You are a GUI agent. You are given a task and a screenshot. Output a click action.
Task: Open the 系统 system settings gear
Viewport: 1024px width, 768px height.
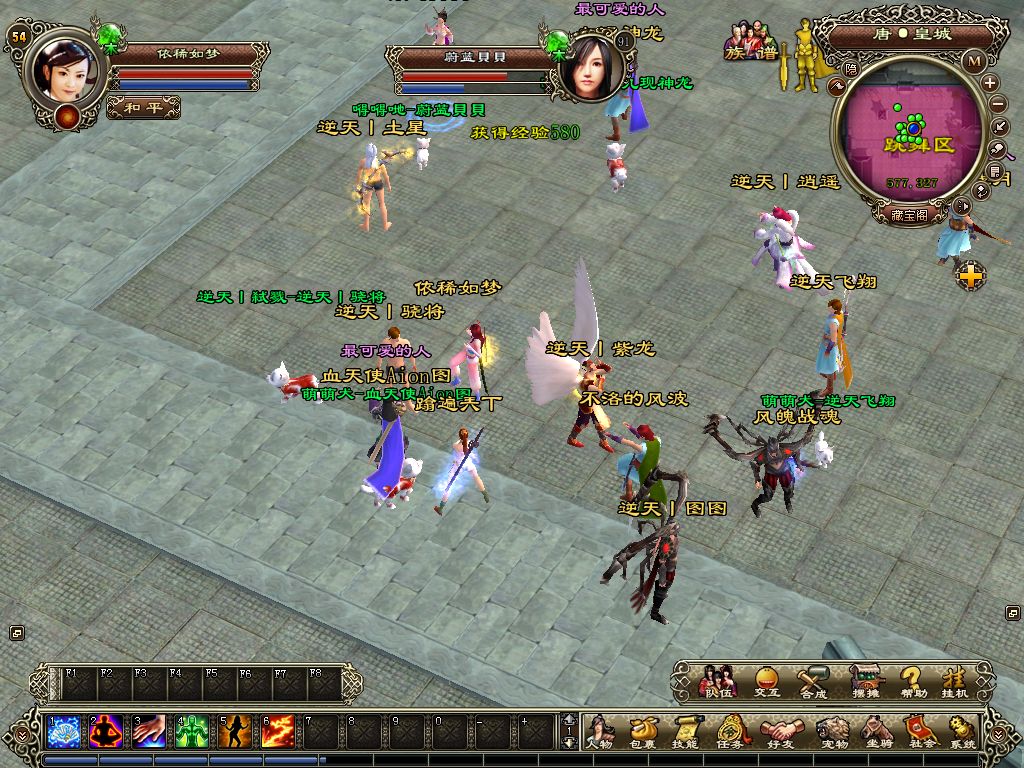click(x=963, y=731)
